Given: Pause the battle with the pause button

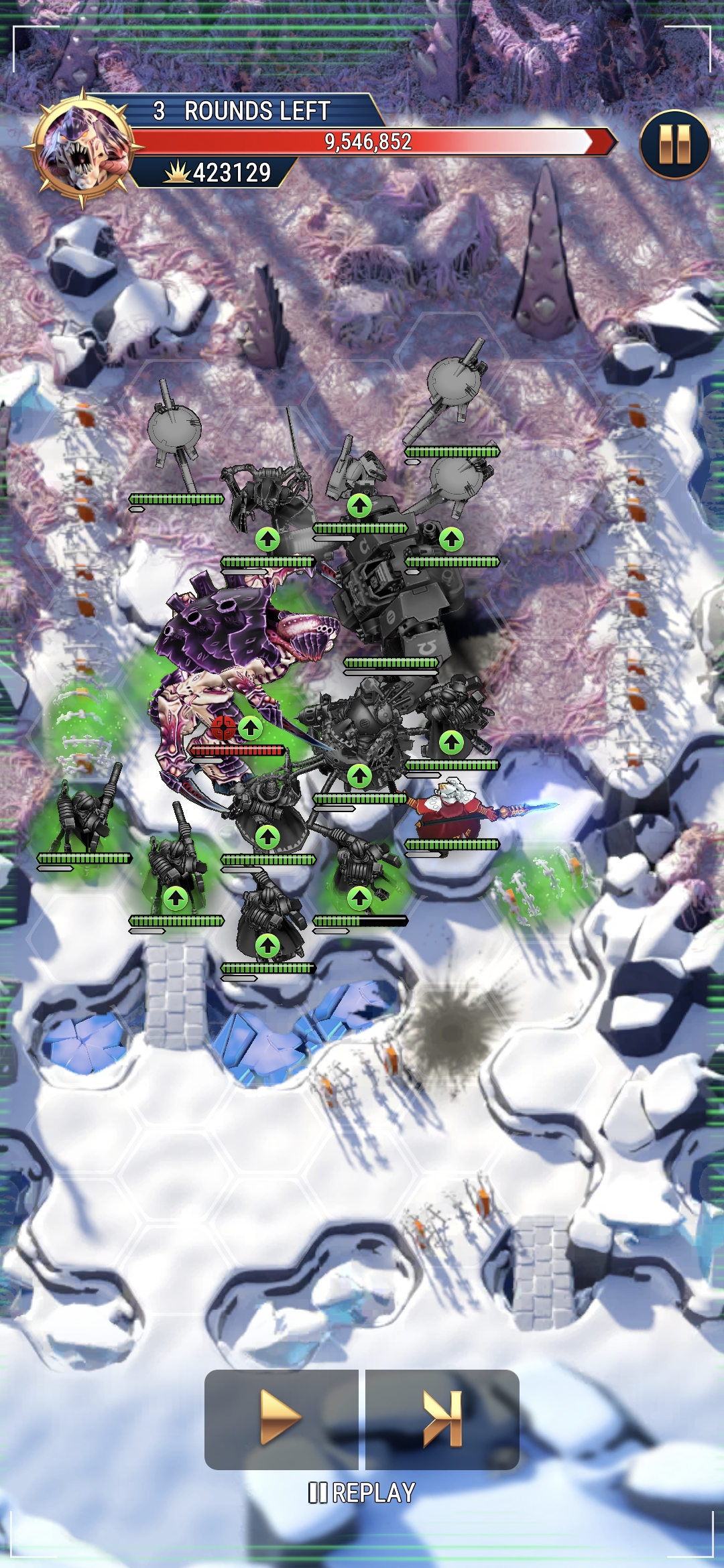Looking at the screenshot, I should pos(674,145).
